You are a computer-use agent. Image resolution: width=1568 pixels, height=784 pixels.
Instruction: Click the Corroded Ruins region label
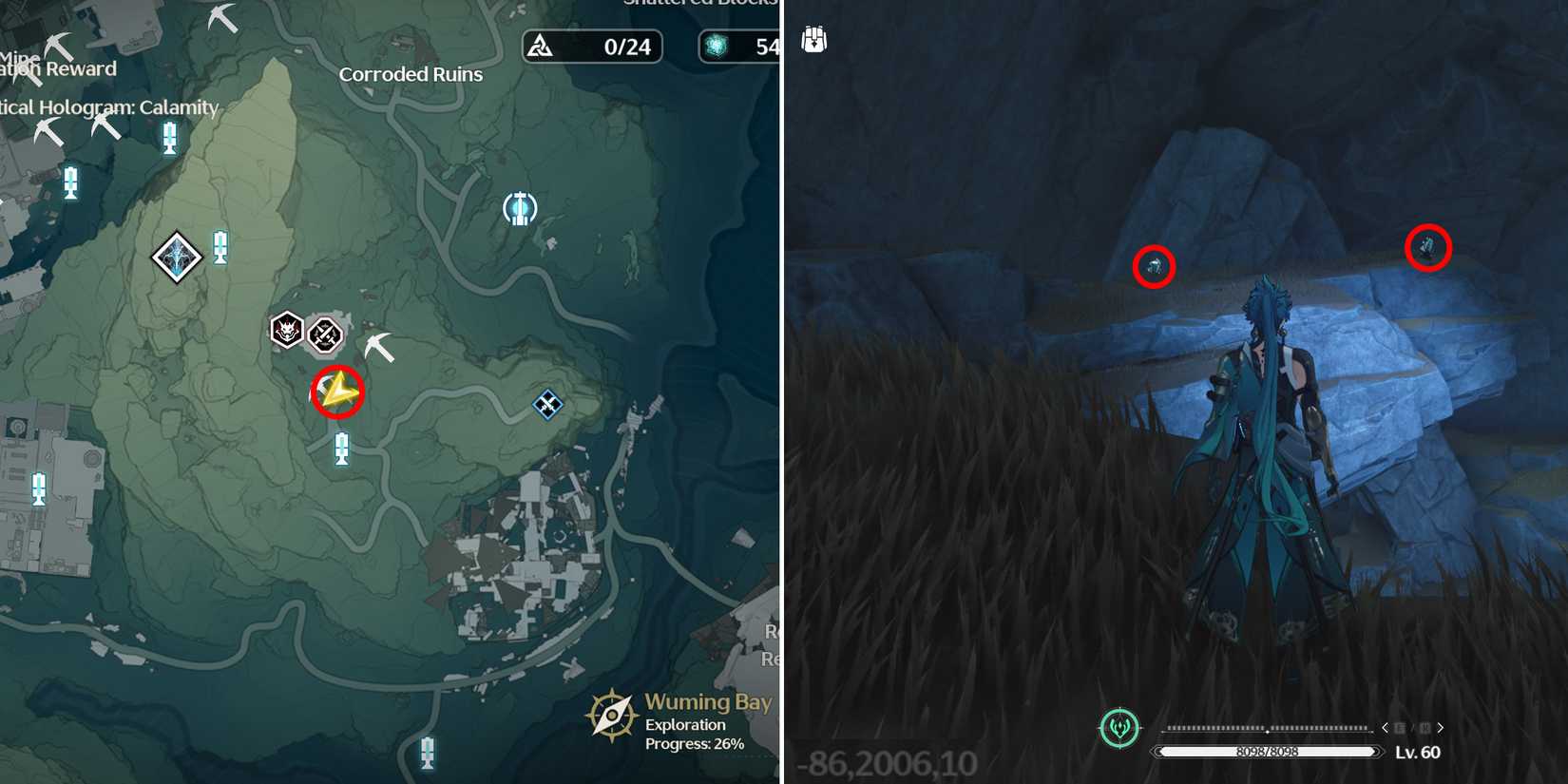click(411, 73)
